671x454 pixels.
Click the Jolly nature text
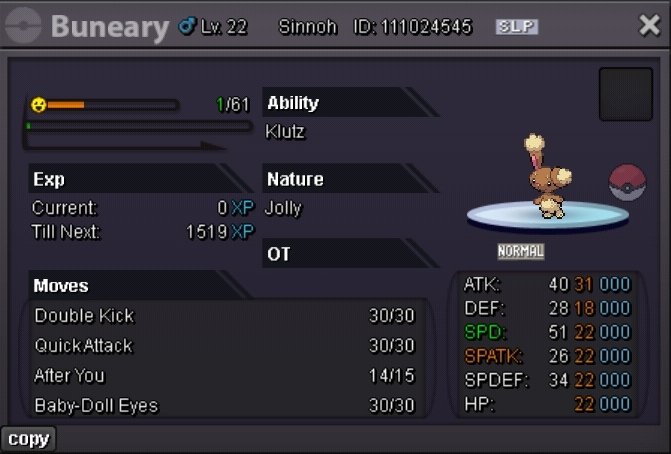point(284,209)
